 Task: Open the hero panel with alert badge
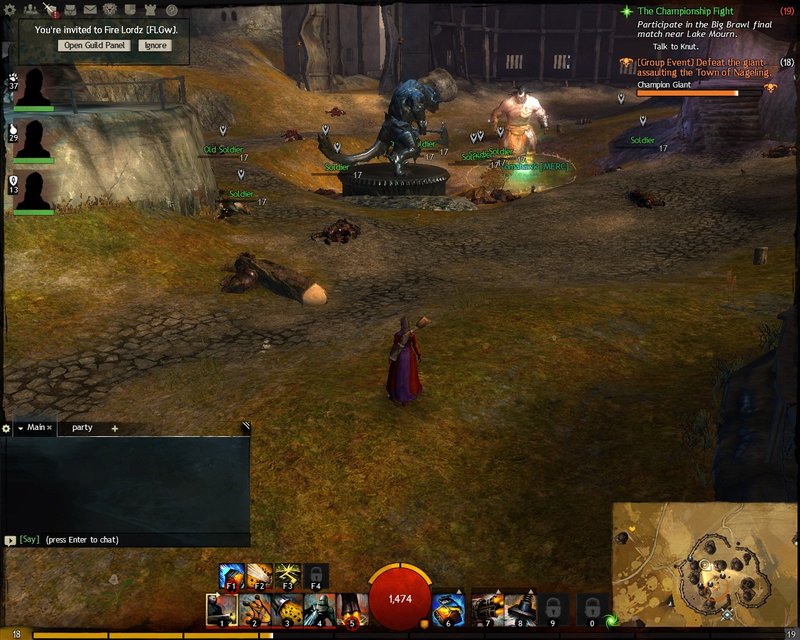coord(51,11)
